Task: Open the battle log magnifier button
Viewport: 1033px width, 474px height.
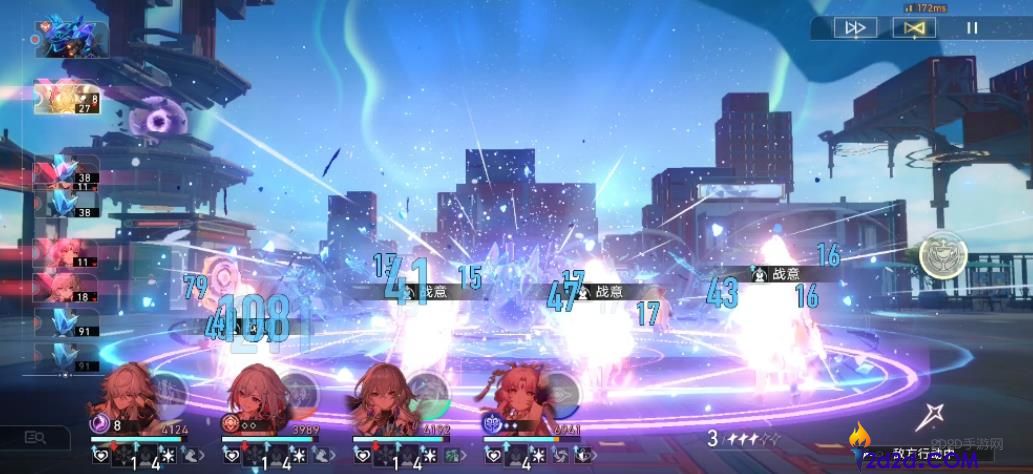Action: [x=36, y=437]
